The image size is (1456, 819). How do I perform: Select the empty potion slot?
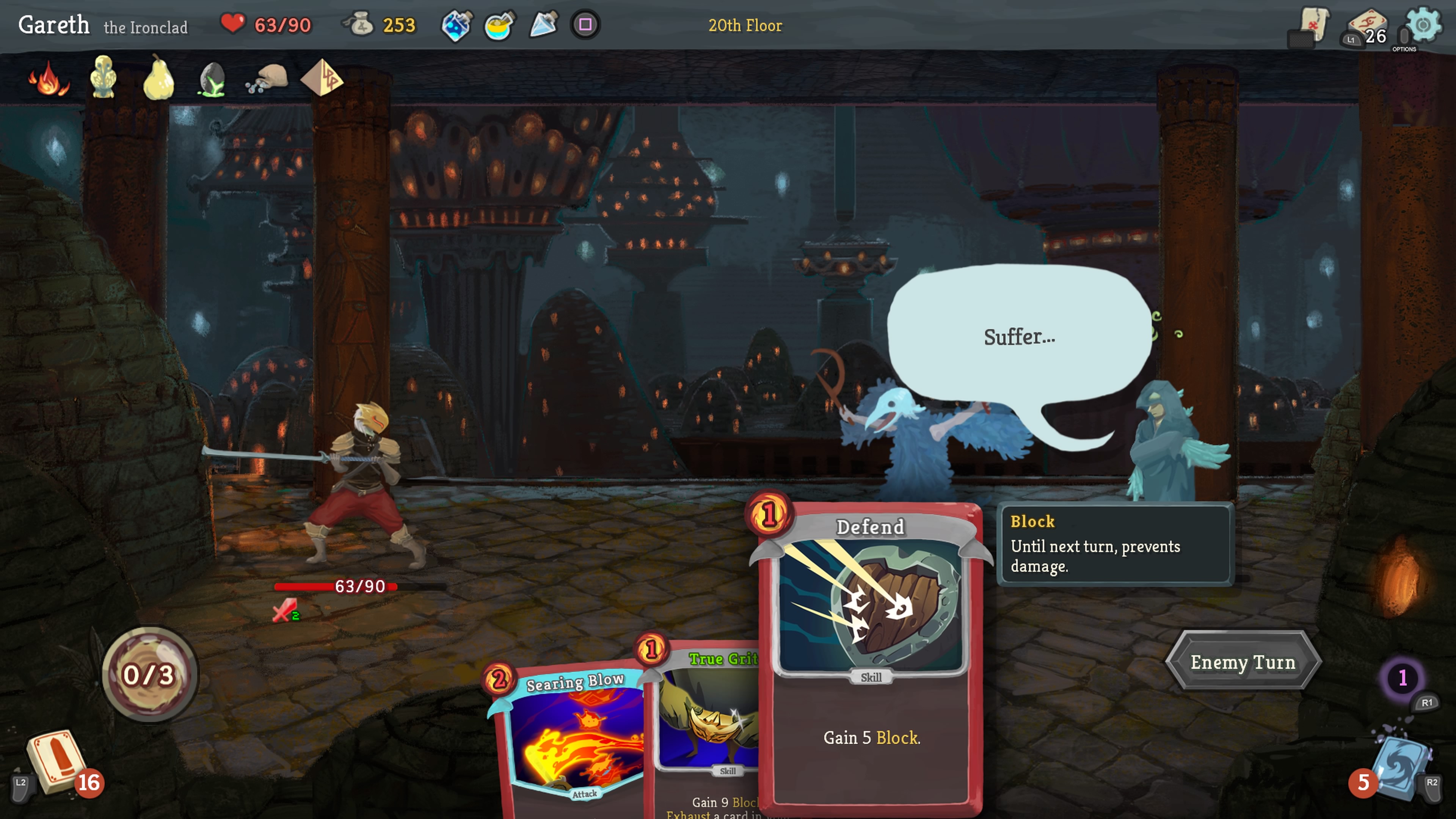585,25
